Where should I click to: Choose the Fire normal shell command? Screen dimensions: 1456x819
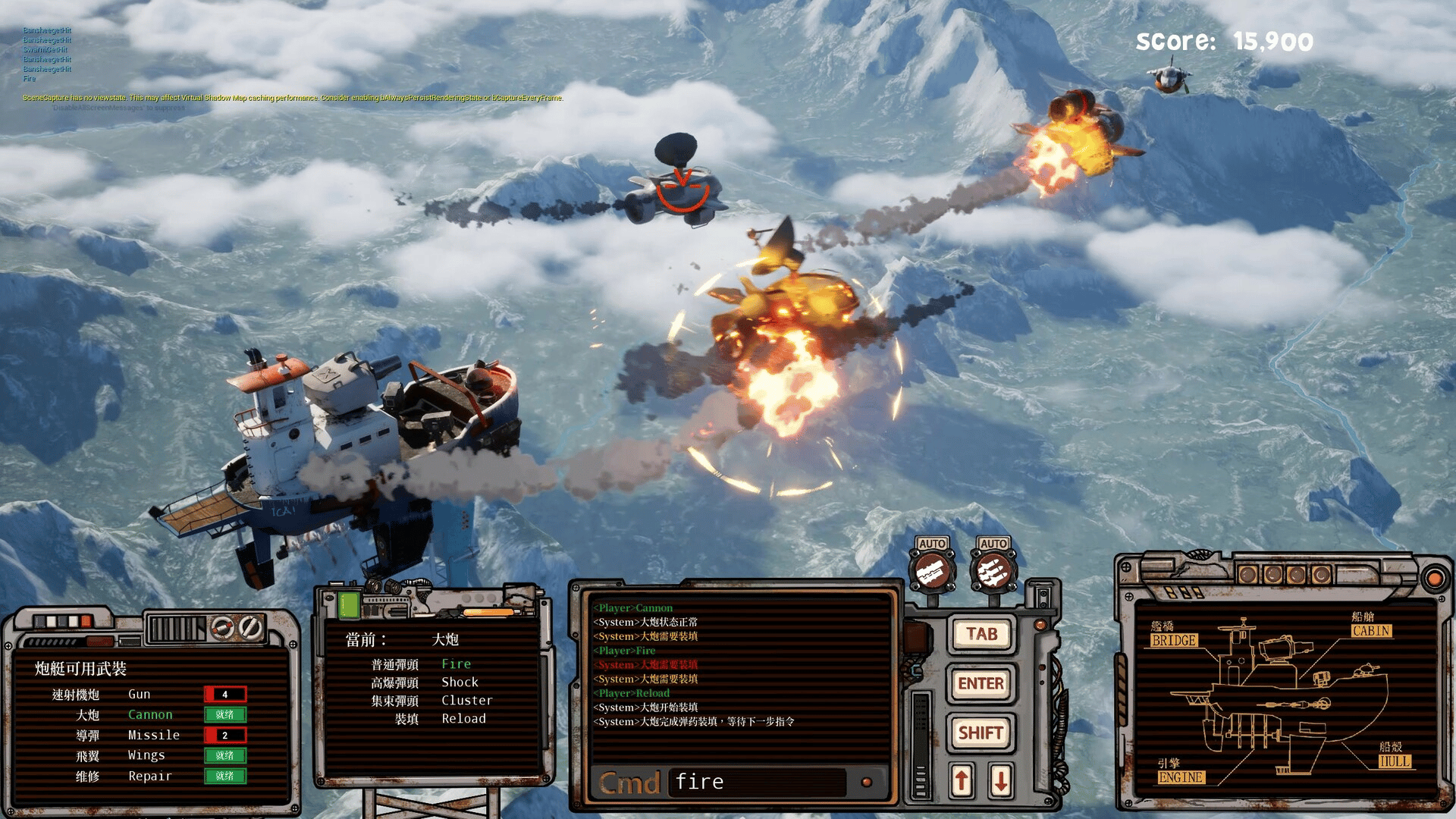point(456,664)
